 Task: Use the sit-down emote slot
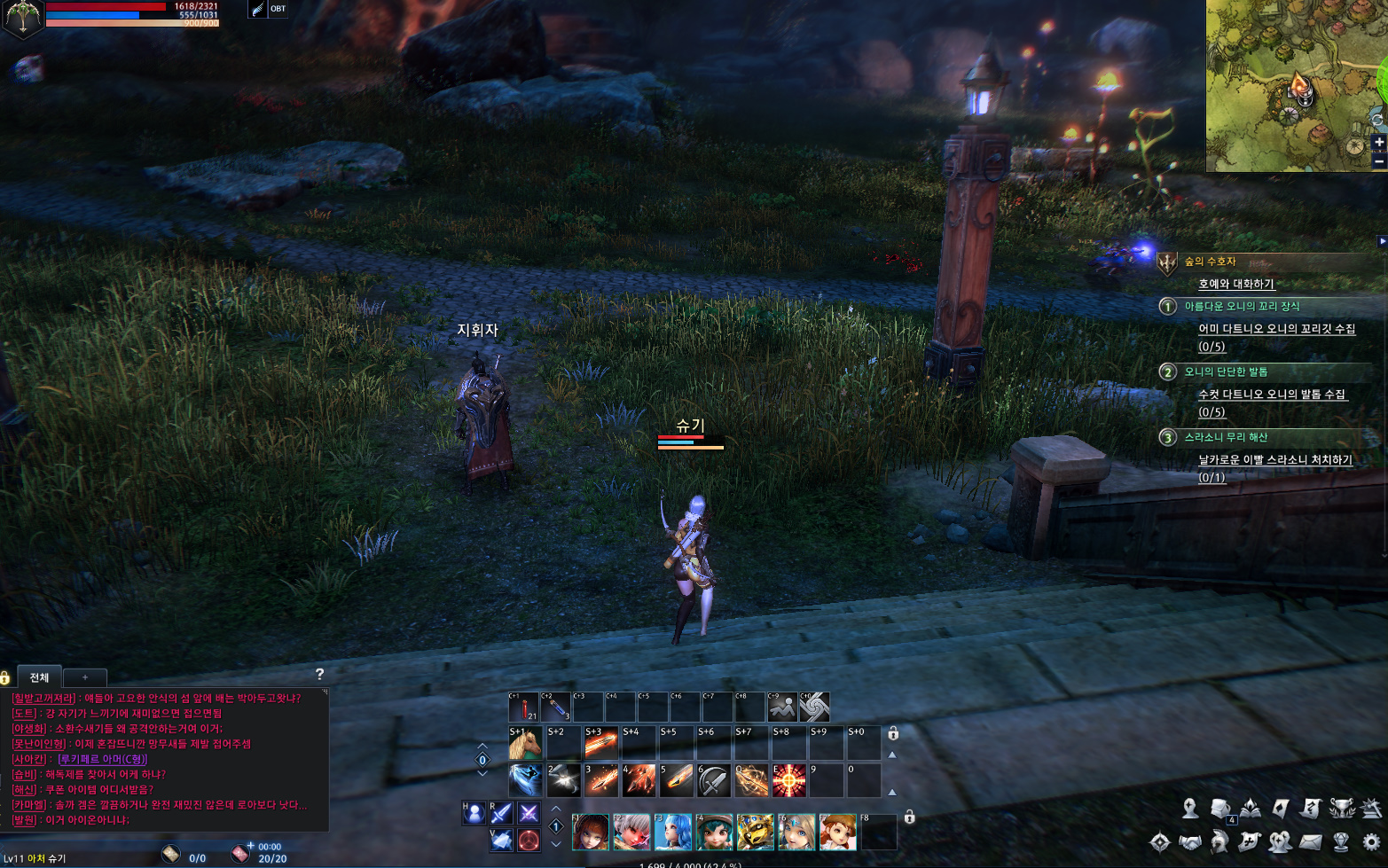tap(781, 708)
